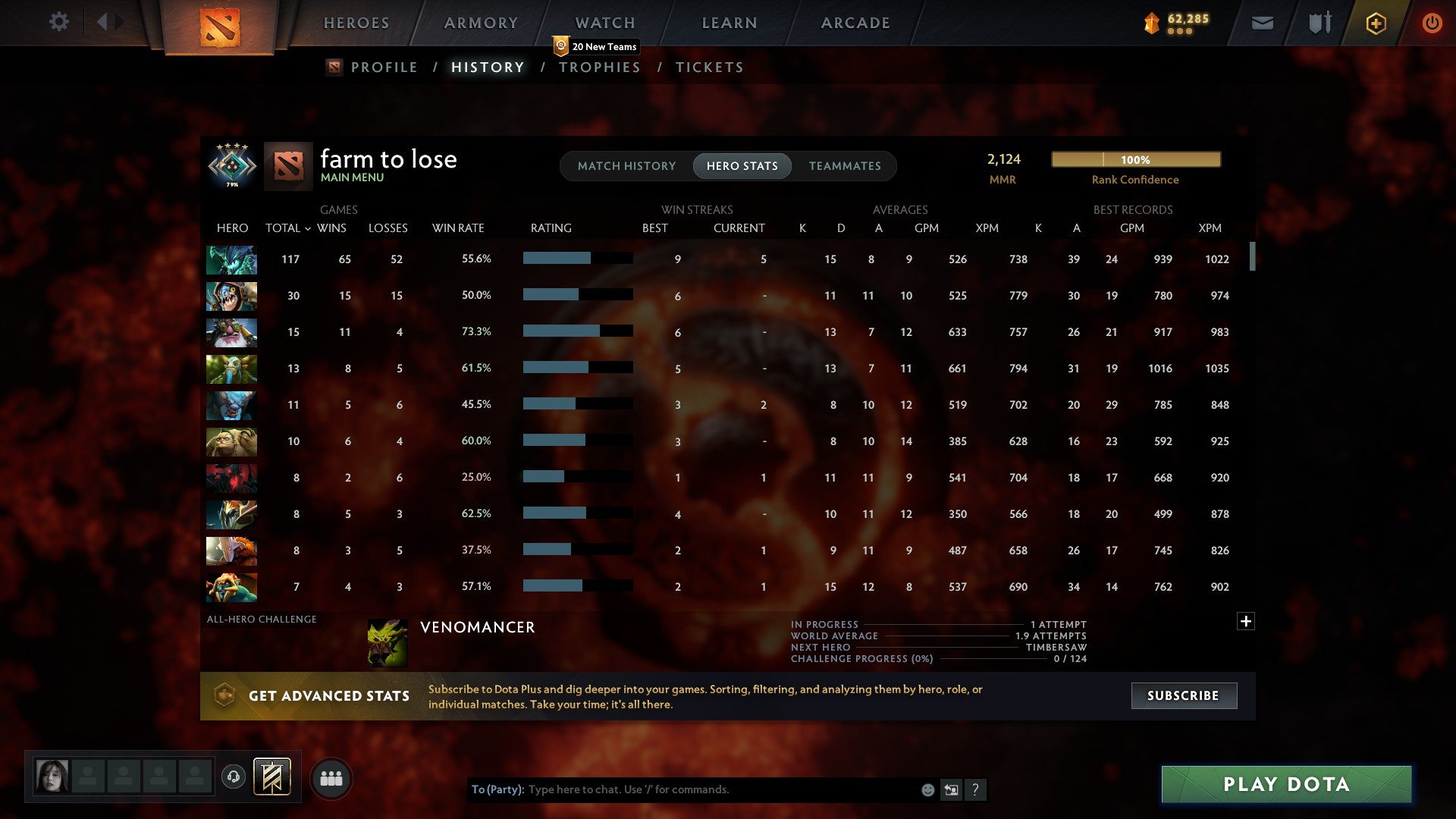Toggle the chat channel switcher icon

point(951,789)
